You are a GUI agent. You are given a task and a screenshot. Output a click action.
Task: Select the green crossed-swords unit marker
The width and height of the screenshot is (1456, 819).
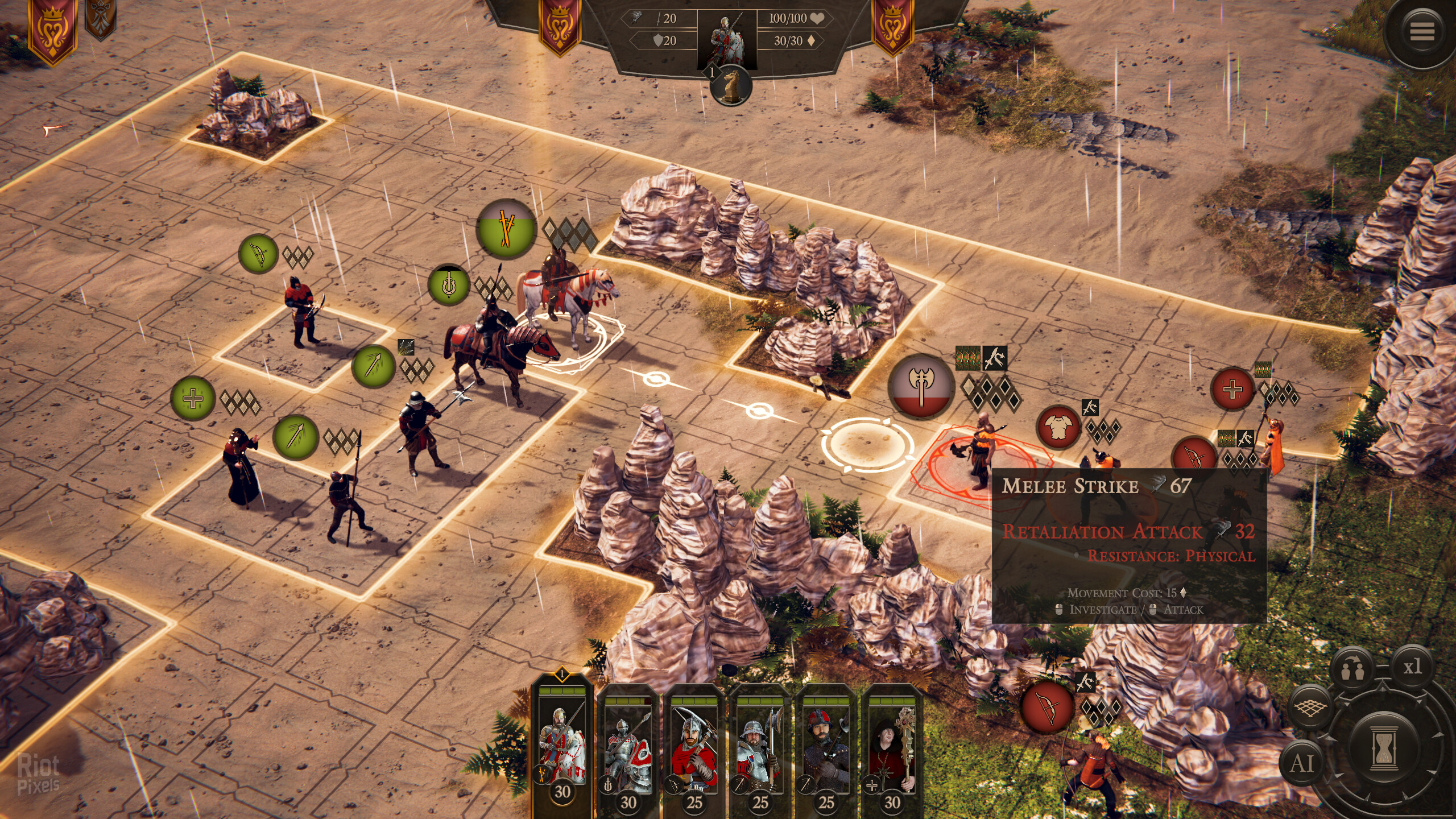coord(506,229)
